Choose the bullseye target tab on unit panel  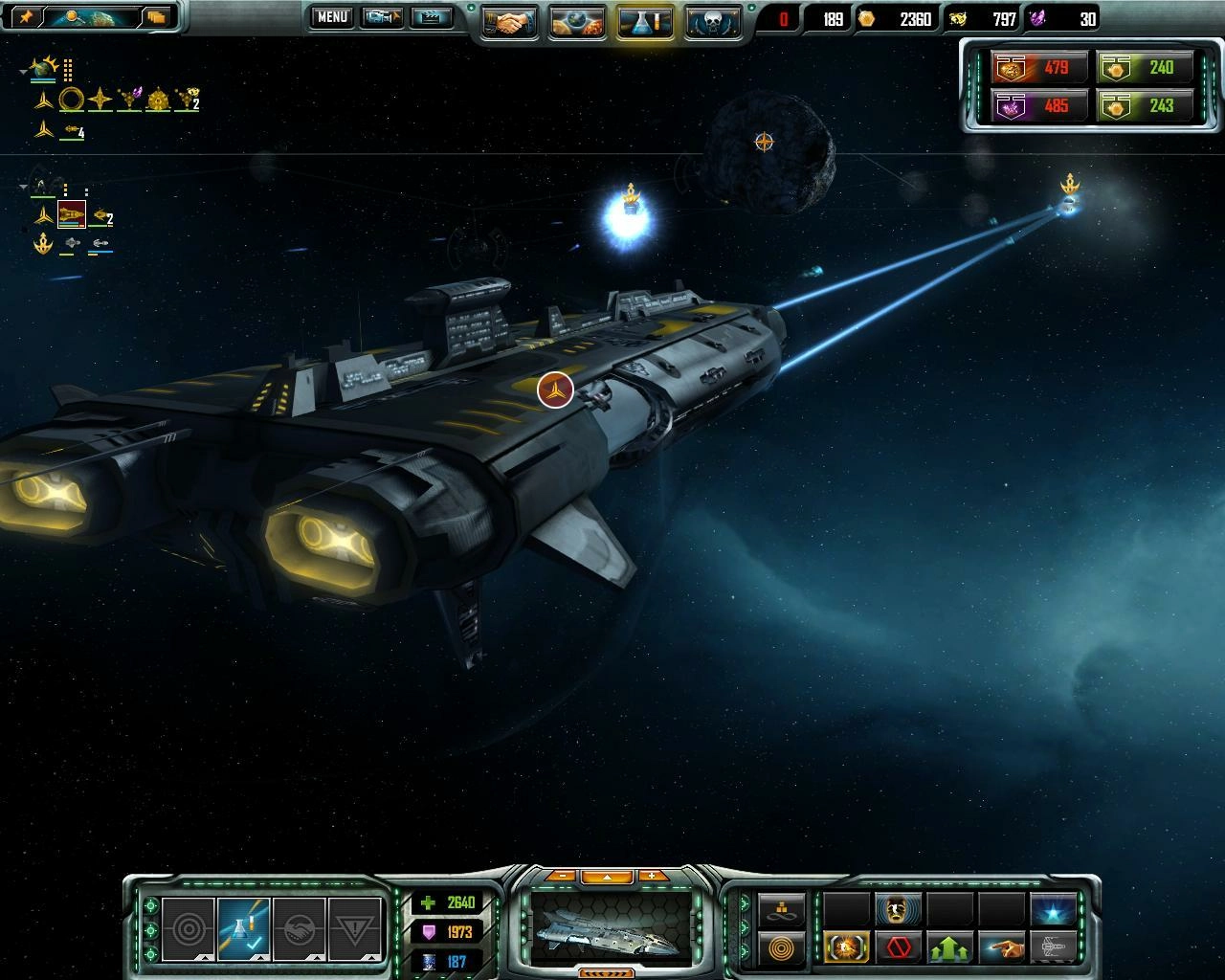(x=188, y=927)
